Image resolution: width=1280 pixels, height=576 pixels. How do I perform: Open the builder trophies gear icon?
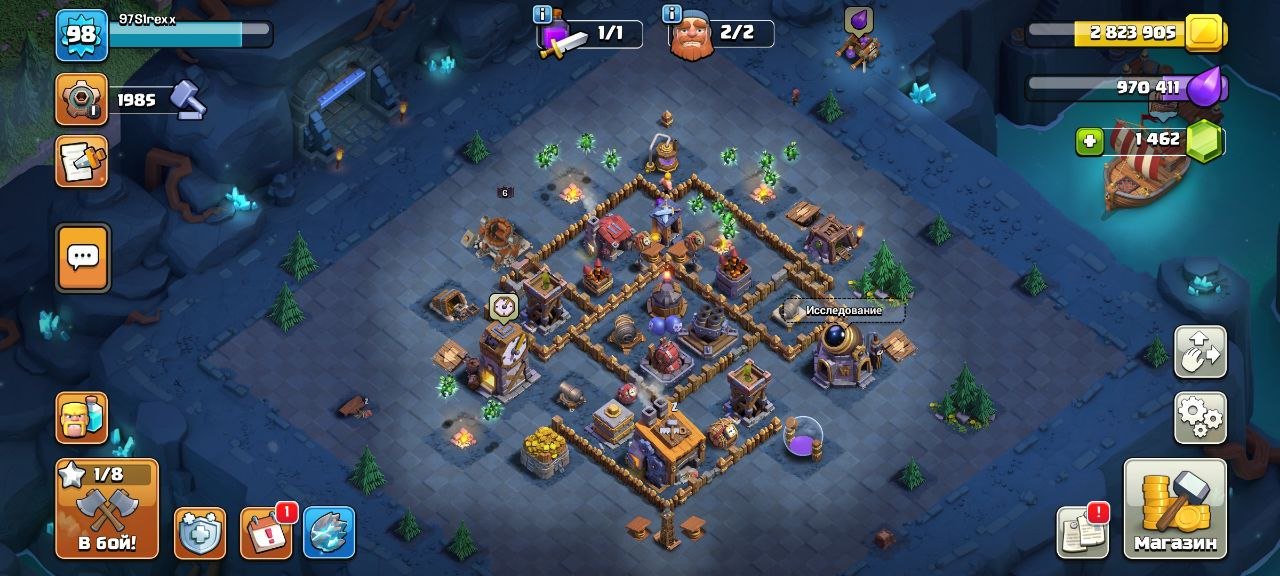[81, 100]
